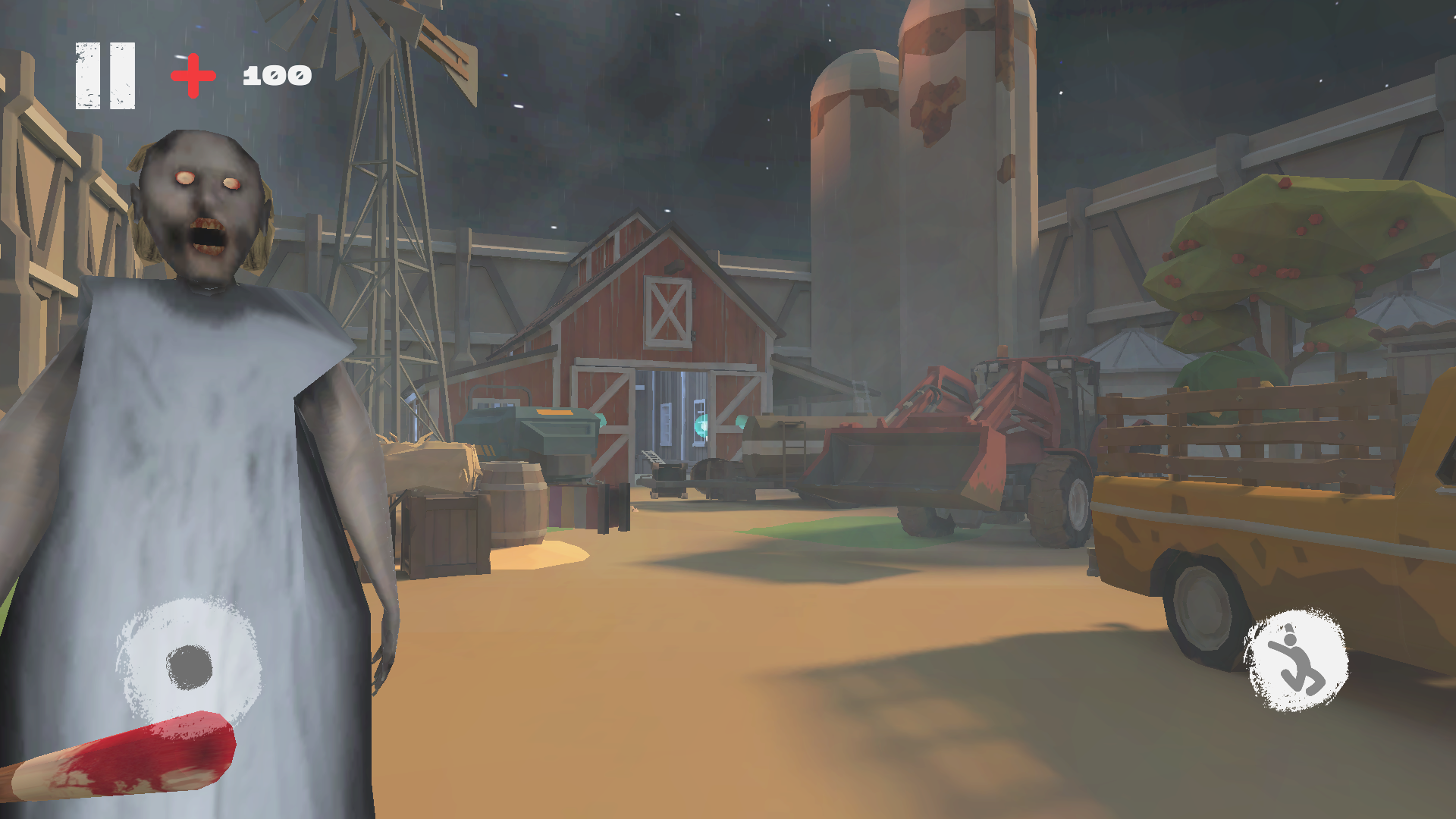
Task: Tap the crouch action button
Action: 1297,661
